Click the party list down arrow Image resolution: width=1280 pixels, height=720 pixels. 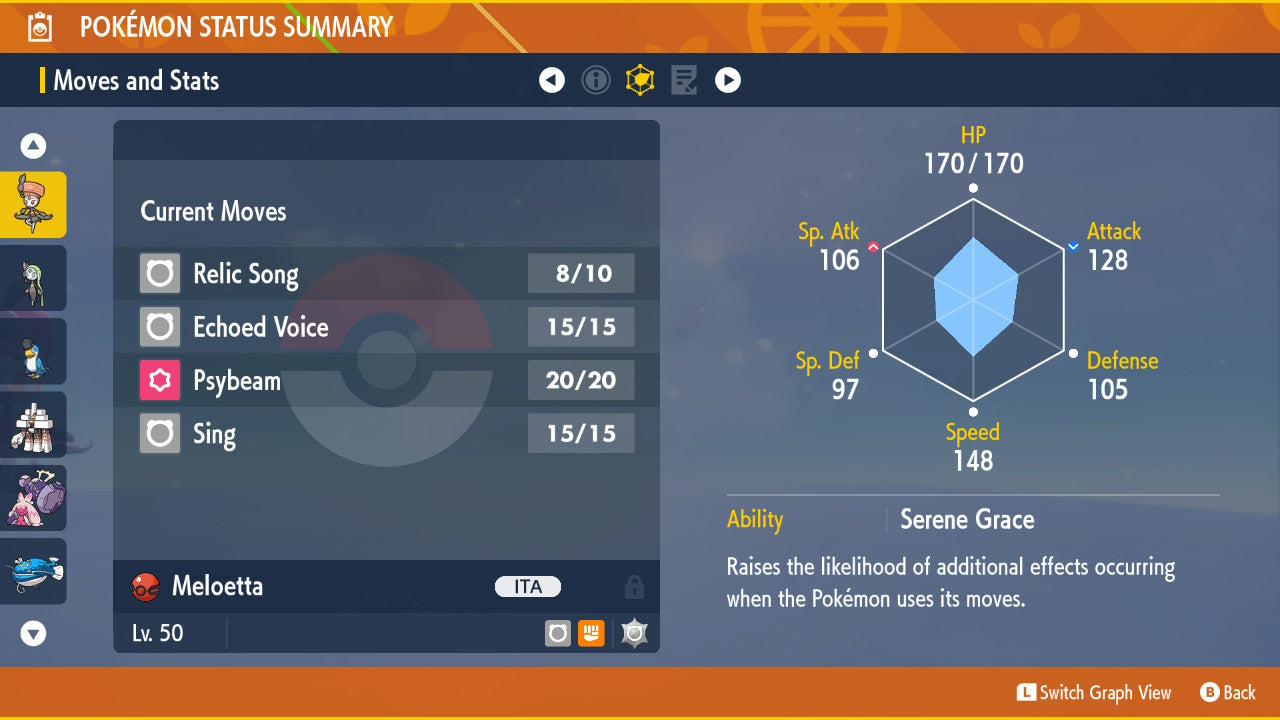coord(34,633)
